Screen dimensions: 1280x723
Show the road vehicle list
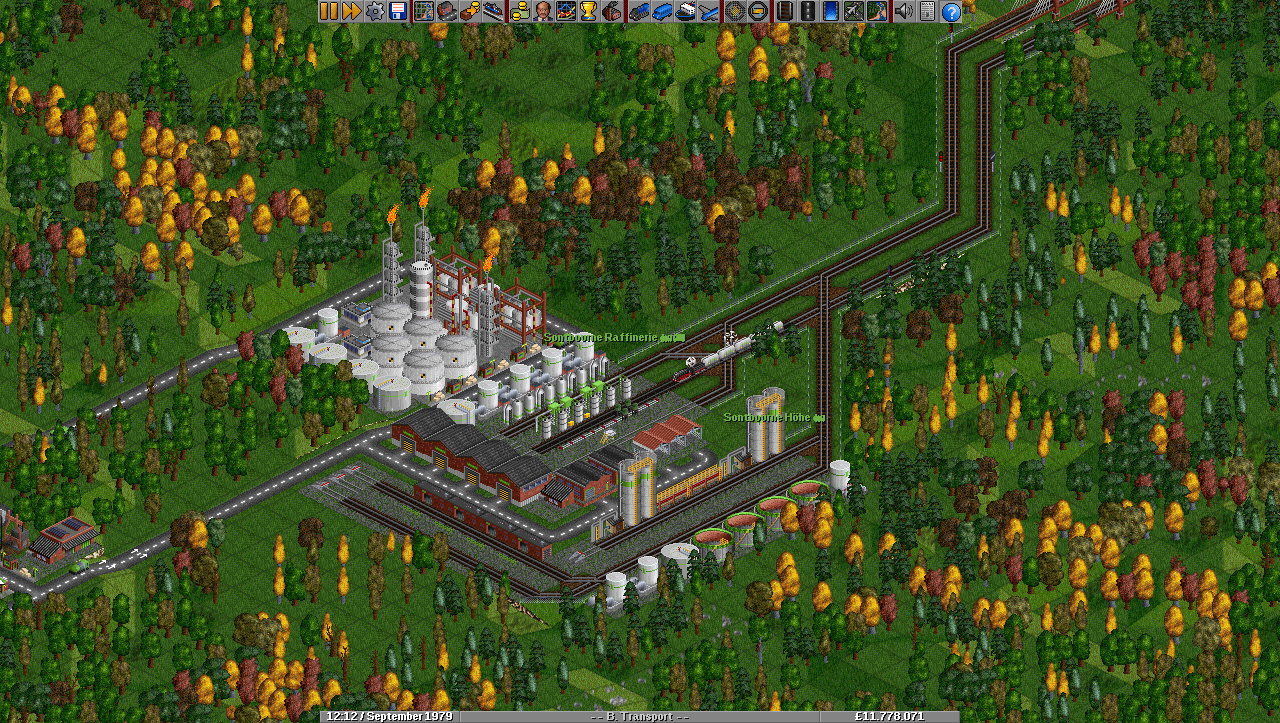(x=661, y=11)
